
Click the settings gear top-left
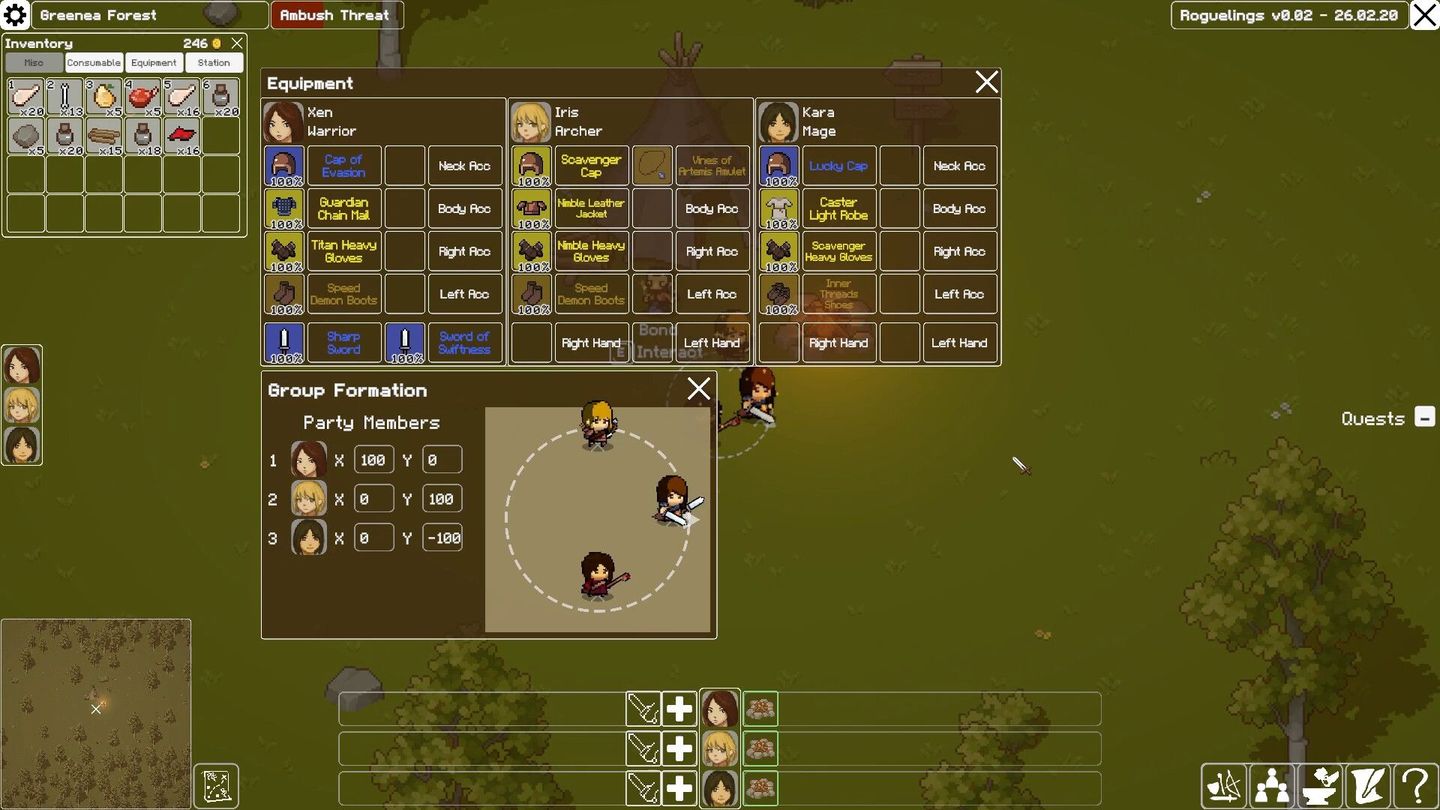[x=14, y=14]
